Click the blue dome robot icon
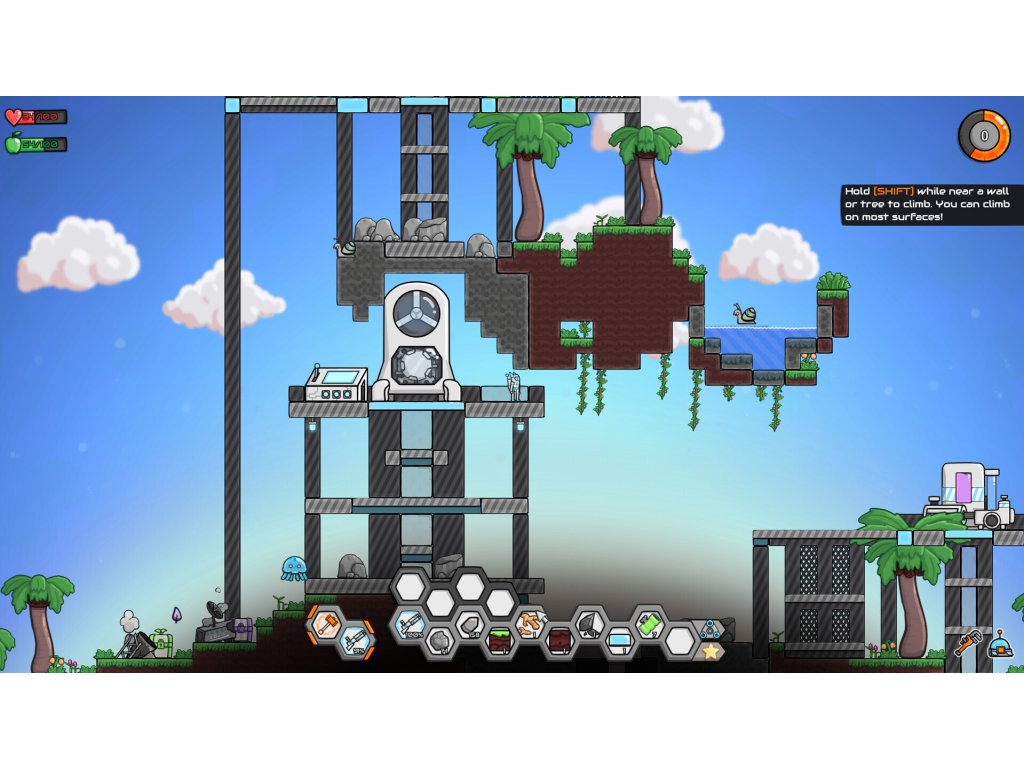 coord(998,645)
